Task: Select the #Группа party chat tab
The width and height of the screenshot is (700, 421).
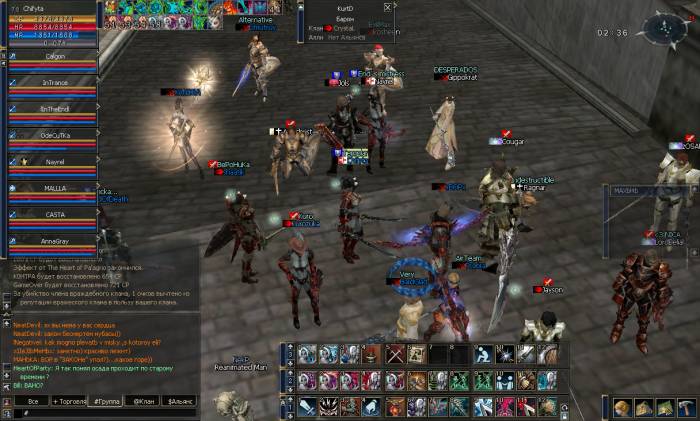Action: coord(106,400)
